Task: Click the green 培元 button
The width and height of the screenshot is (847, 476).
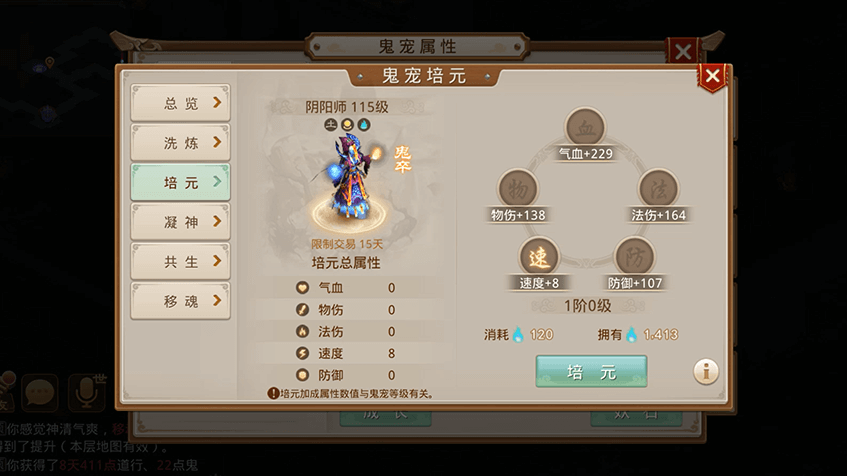Action: click(591, 371)
